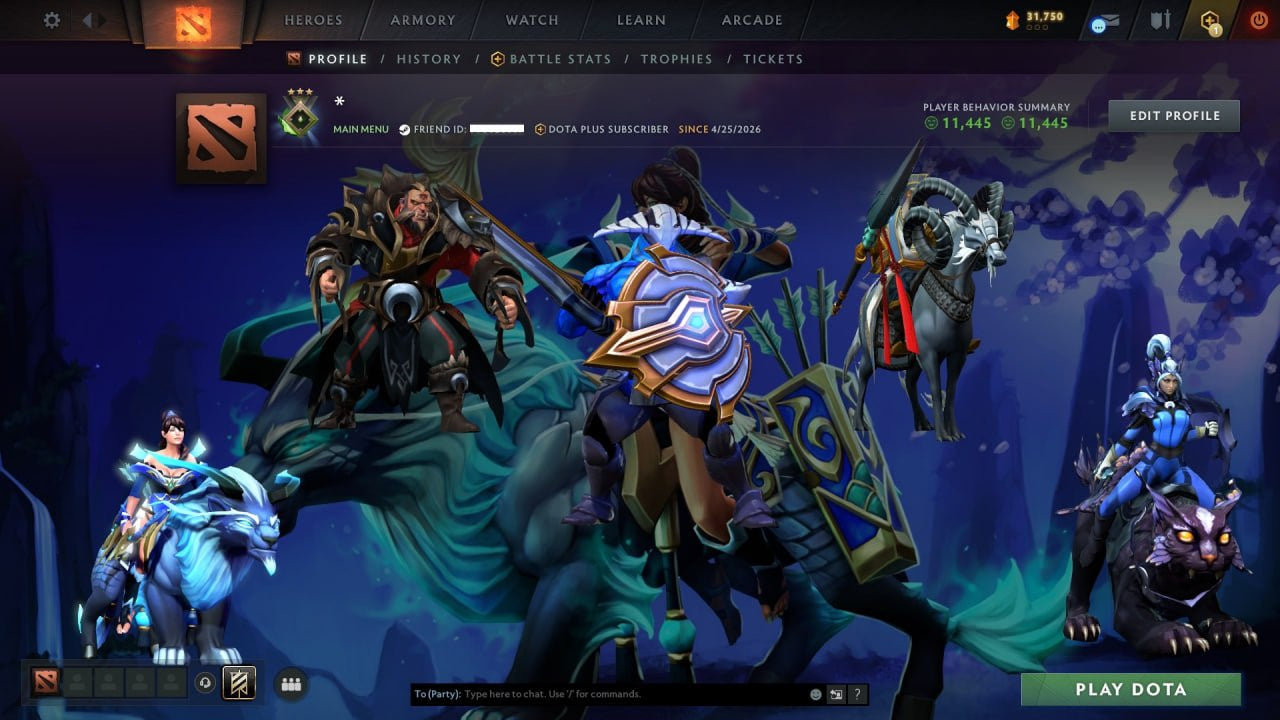1280x720 pixels.
Task: Click the red power button to quit
Action: 1259,18
